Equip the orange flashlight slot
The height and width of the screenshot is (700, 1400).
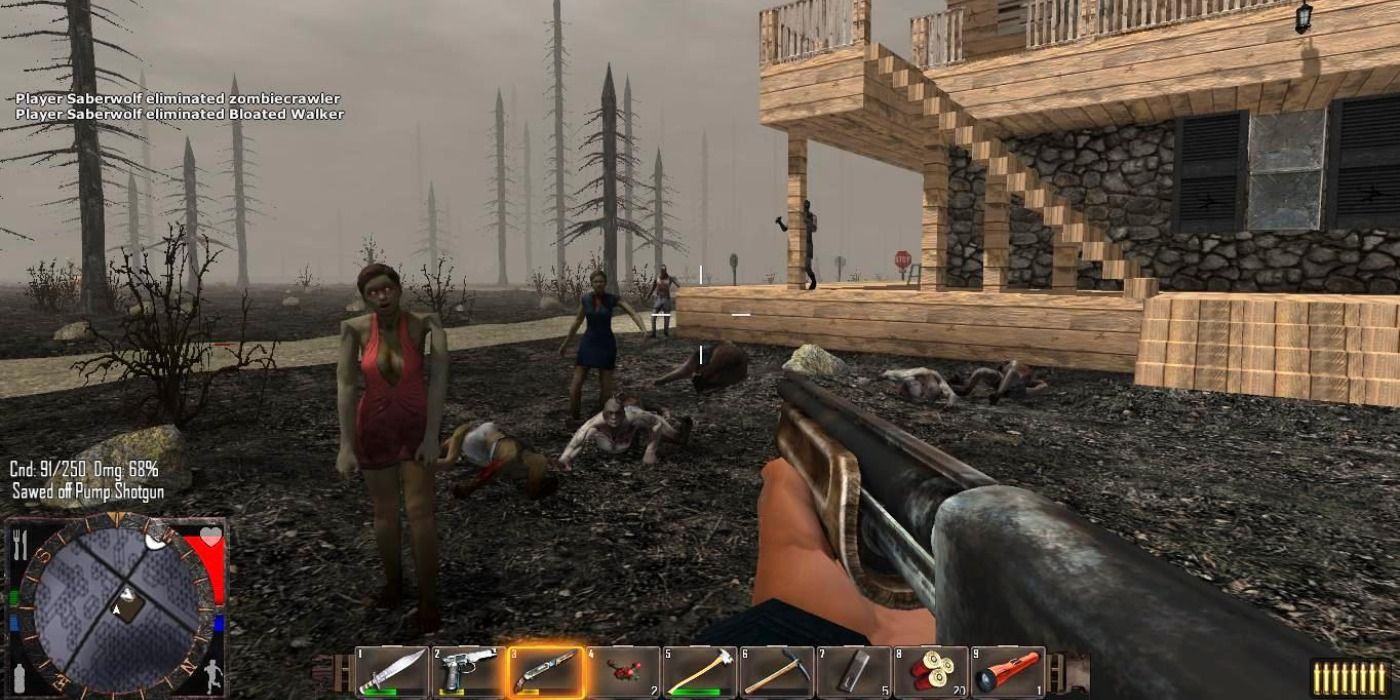click(1007, 671)
